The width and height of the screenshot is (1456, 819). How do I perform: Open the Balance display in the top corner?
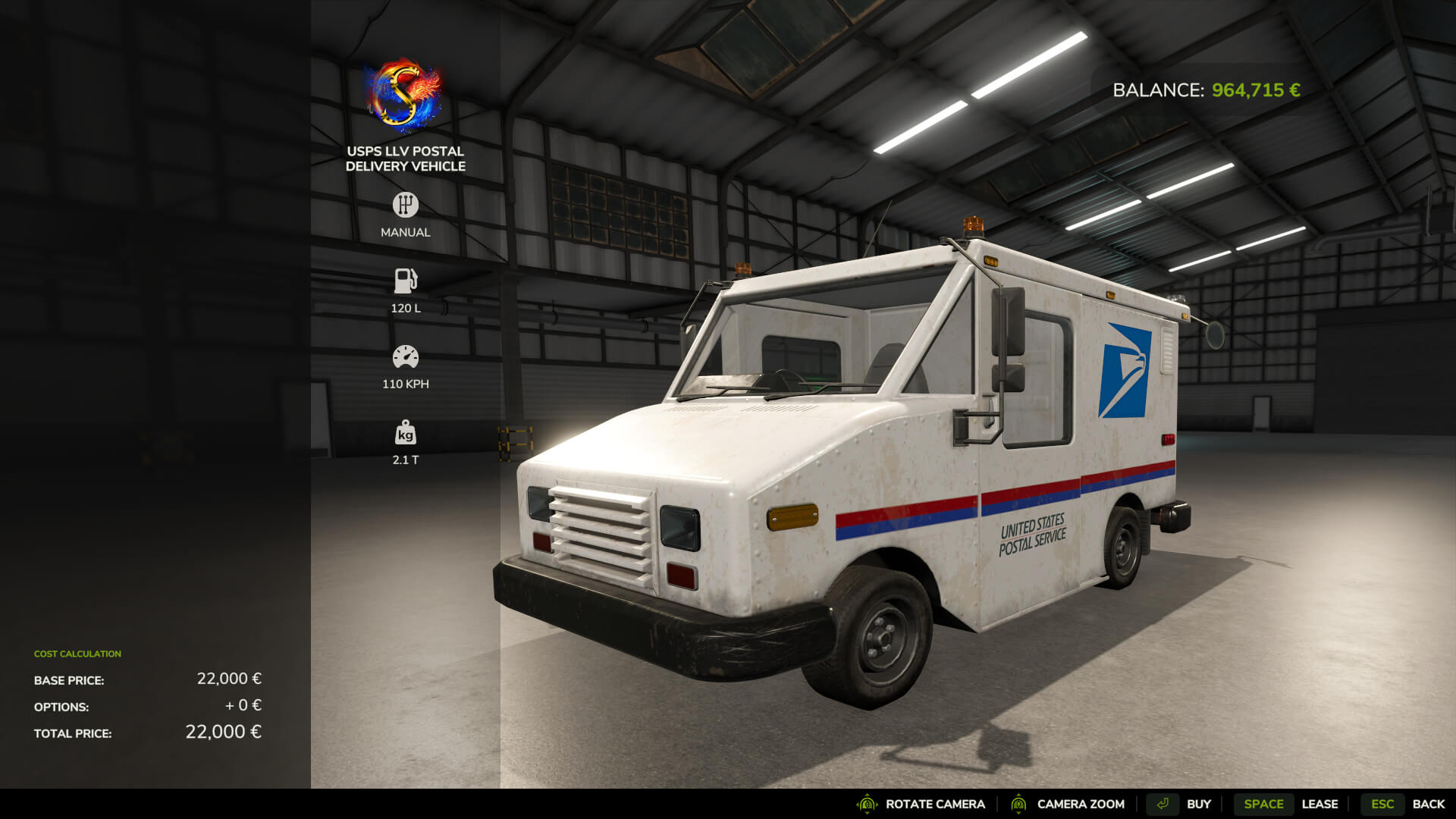pos(1204,90)
